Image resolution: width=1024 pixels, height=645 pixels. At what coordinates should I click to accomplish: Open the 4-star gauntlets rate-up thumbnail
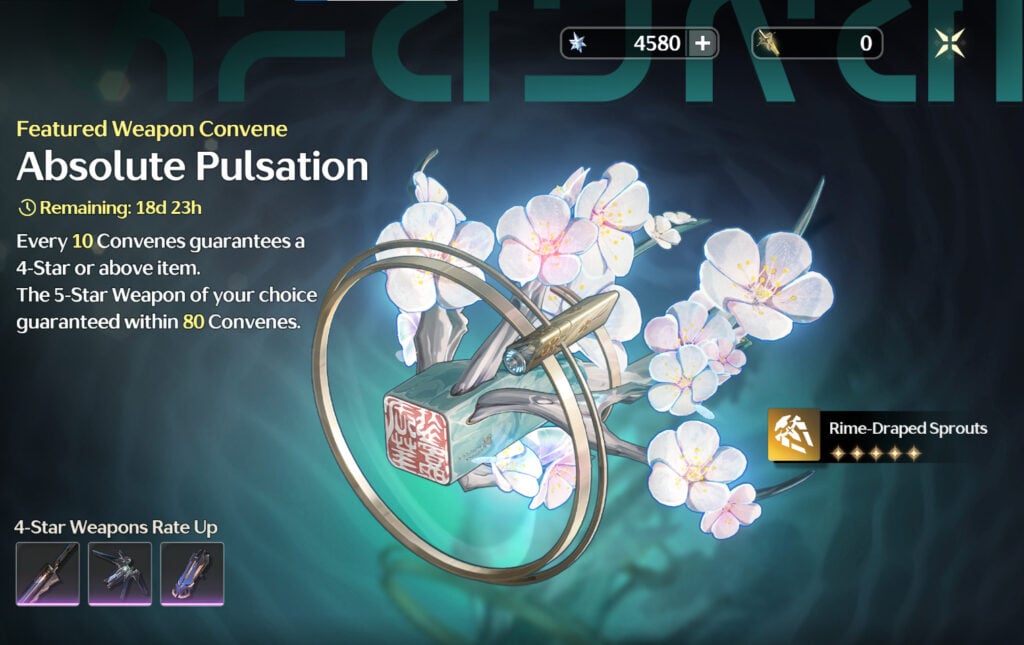(x=192, y=574)
